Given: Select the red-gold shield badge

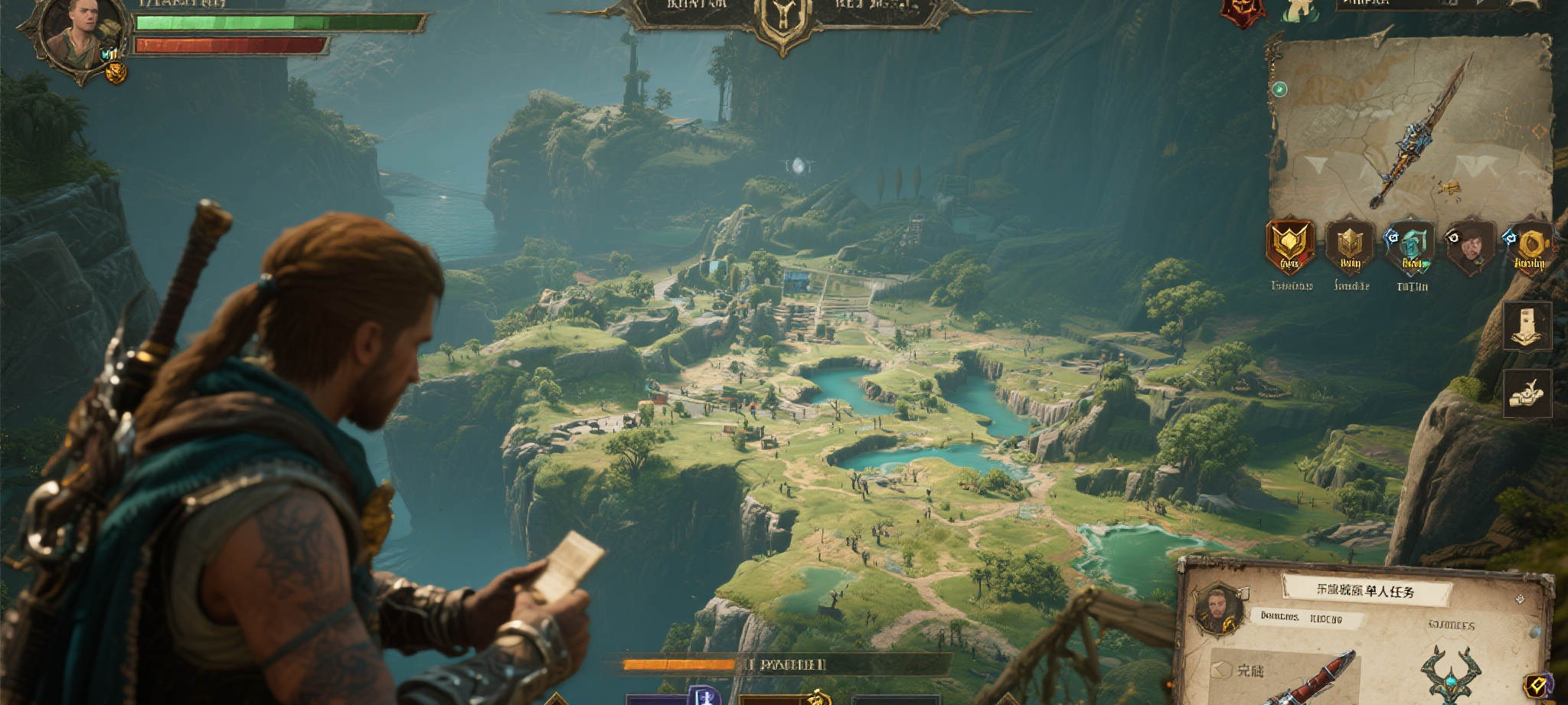Looking at the screenshot, I should click(1290, 246).
